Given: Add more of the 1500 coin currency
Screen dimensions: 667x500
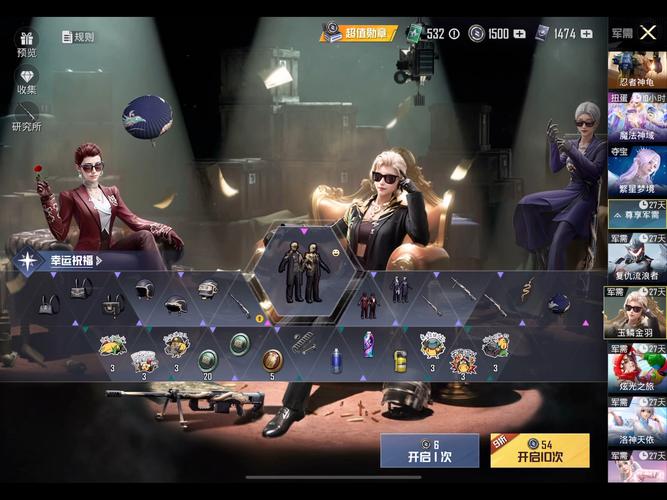Looking at the screenshot, I should (x=519, y=33).
